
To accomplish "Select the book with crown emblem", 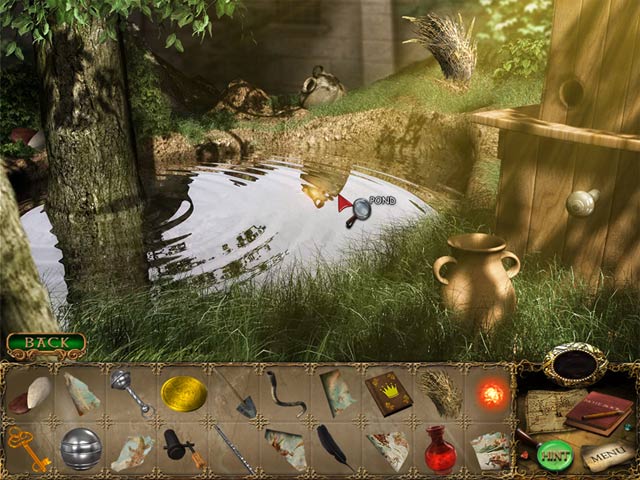I will [x=388, y=393].
